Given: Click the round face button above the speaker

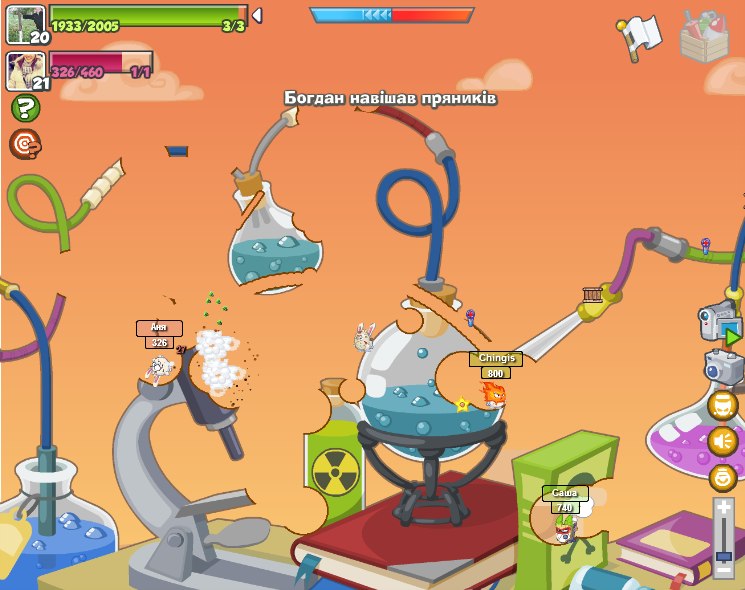Looking at the screenshot, I should click(723, 405).
